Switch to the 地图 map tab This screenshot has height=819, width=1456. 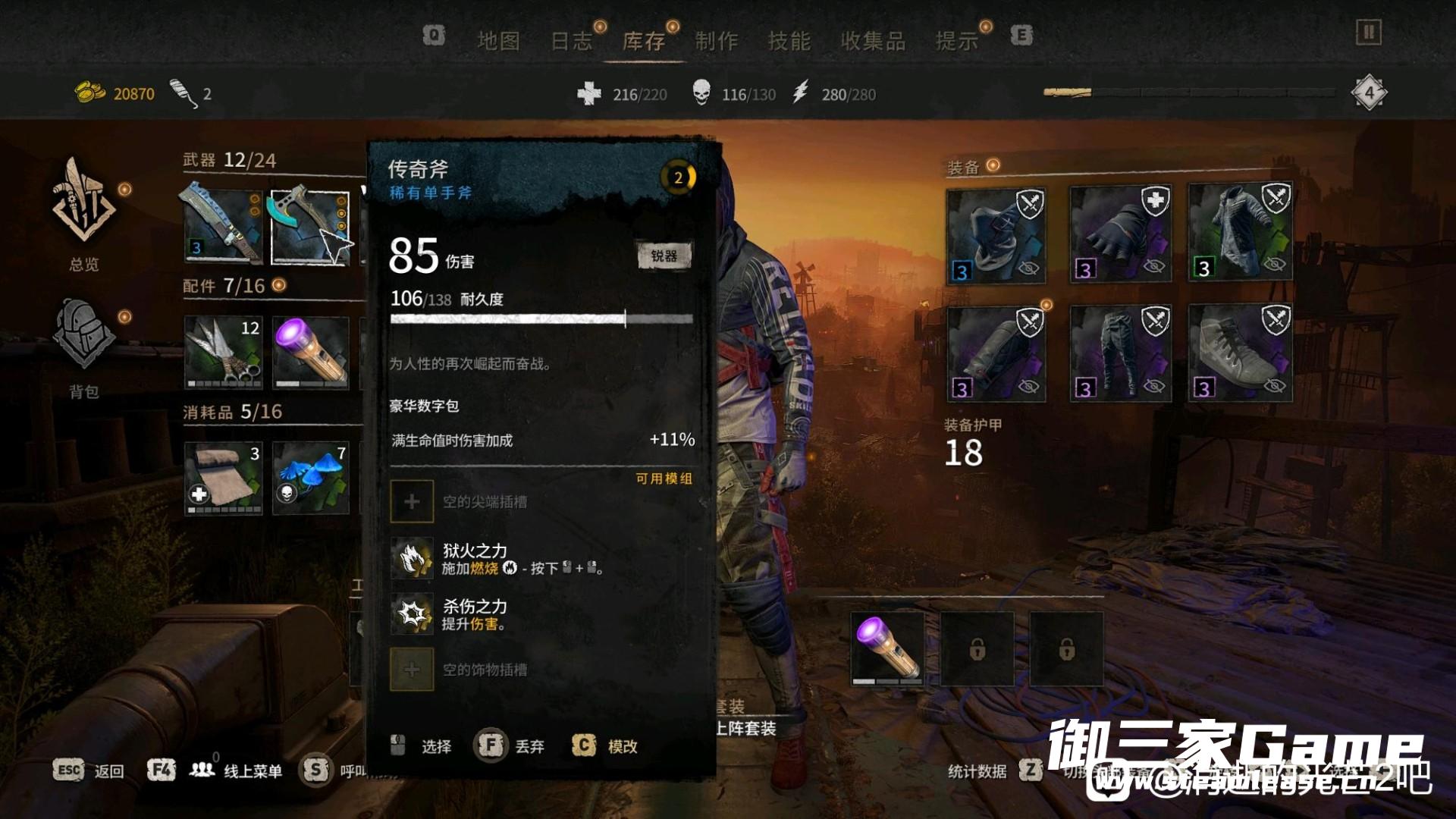click(498, 41)
